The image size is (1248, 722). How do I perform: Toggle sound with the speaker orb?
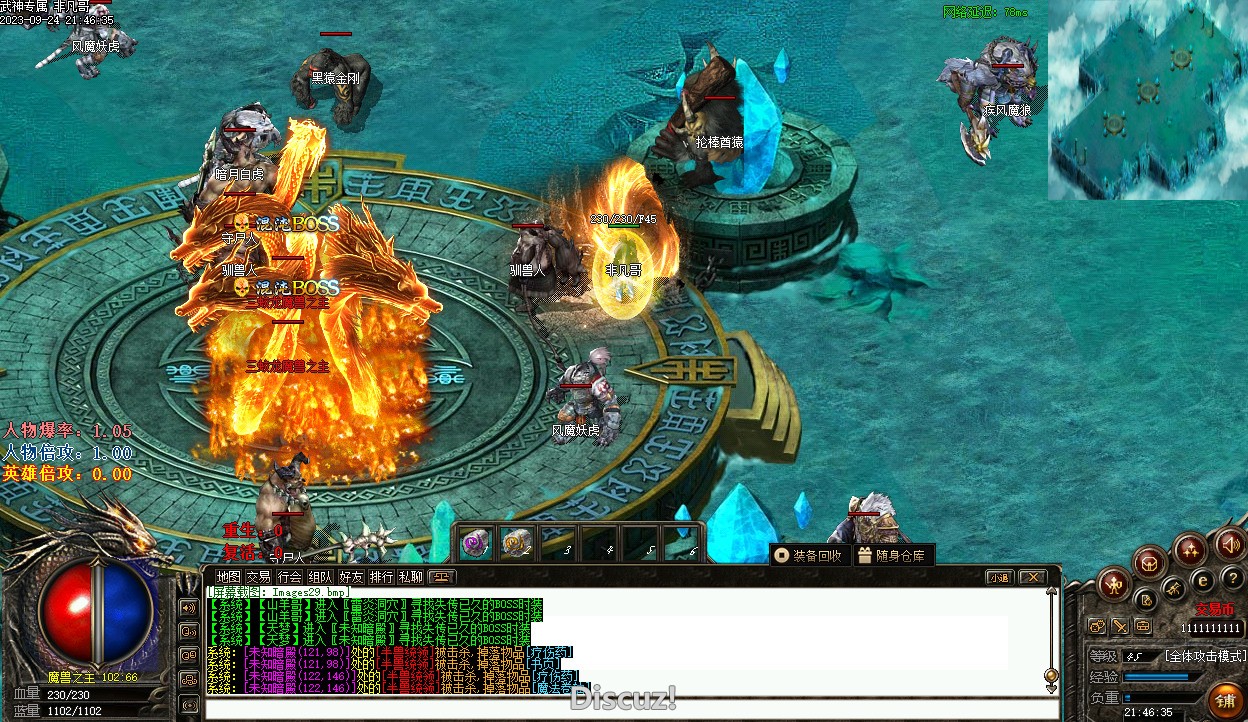click(1230, 544)
